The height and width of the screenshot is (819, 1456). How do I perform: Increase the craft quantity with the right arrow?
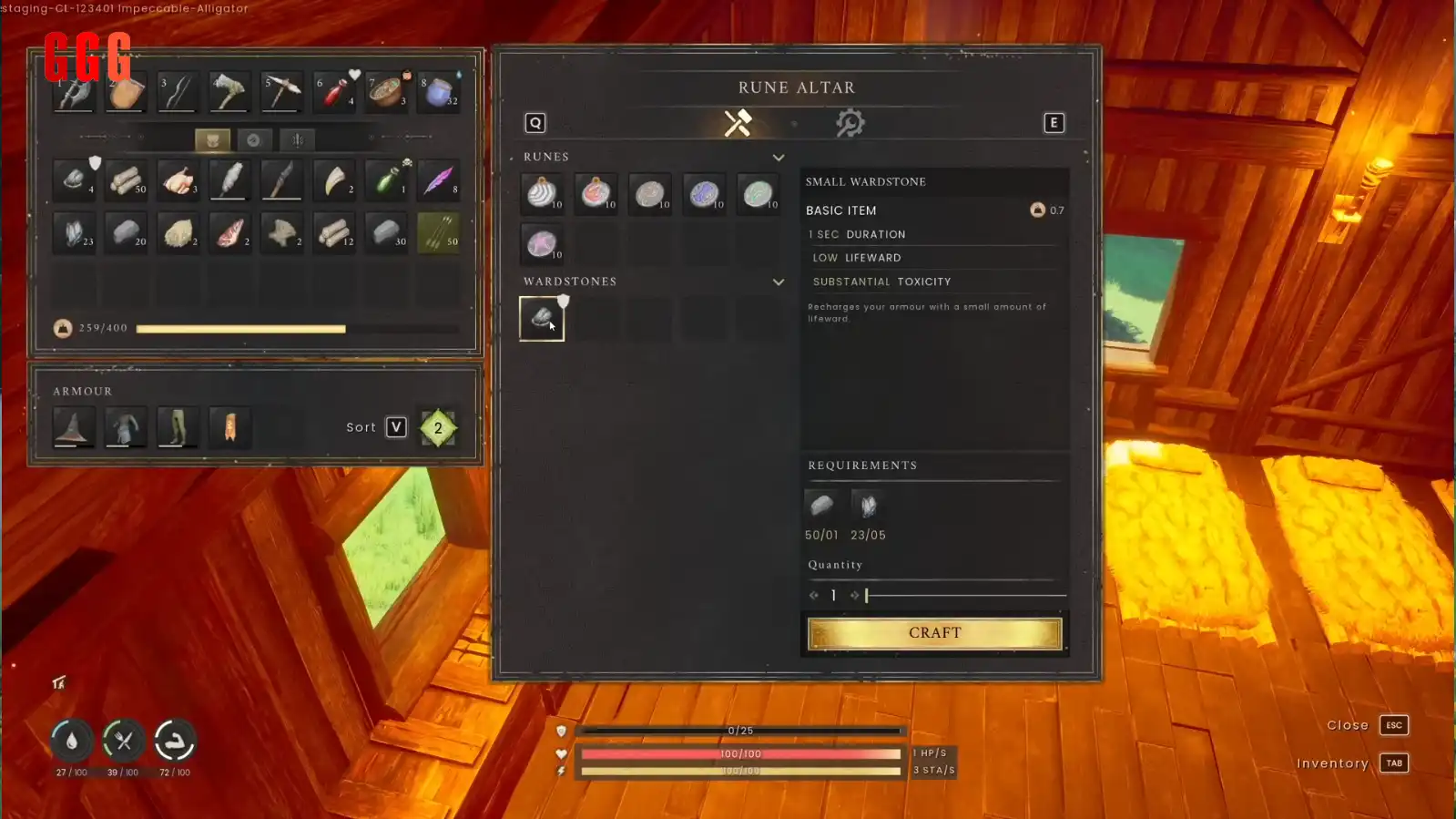854,596
